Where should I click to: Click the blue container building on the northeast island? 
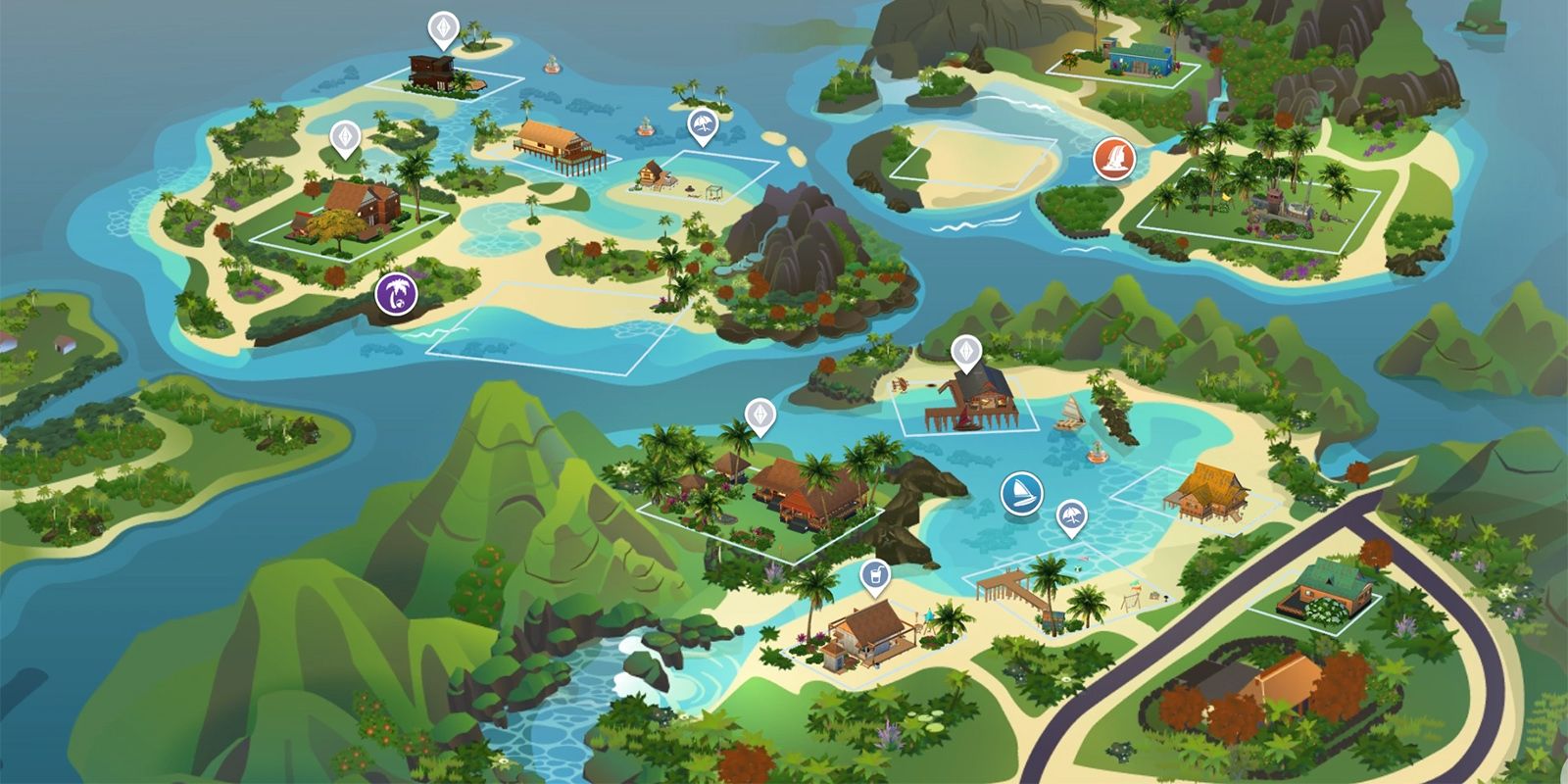click(x=1138, y=57)
